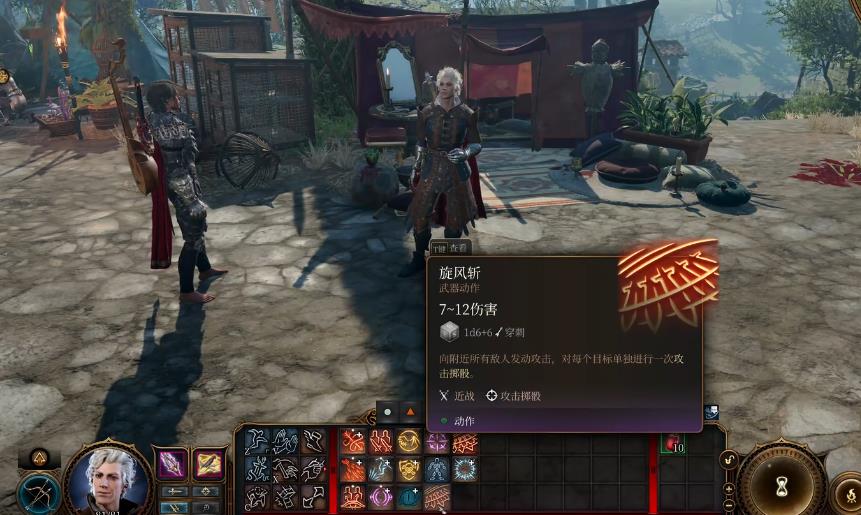Activate the Whirlwind slash skill icon
The width and height of the screenshot is (861, 515).
click(x=437, y=497)
